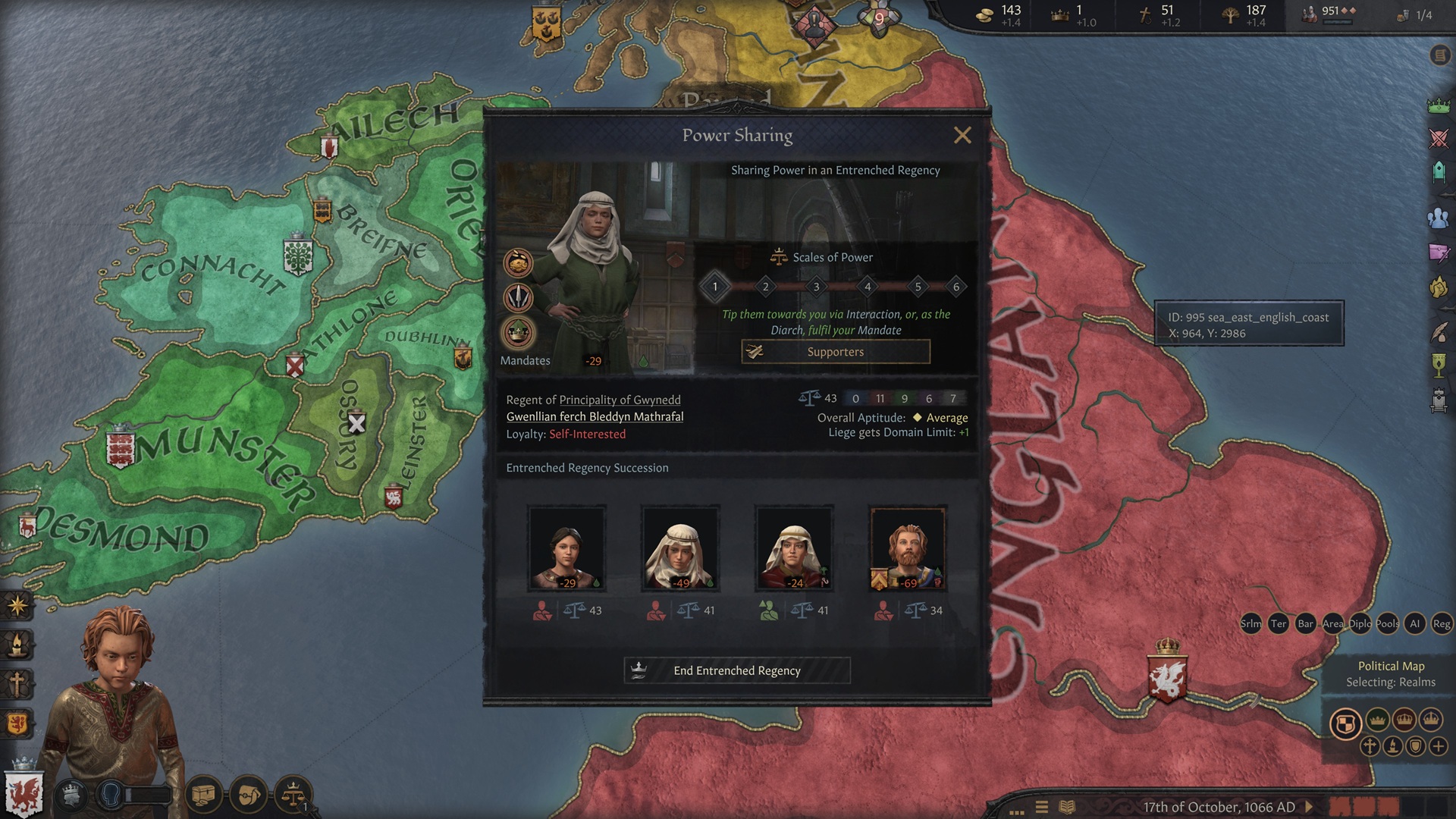The width and height of the screenshot is (1456, 819).
Task: Open the Military crossed swords menu
Action: tap(1438, 139)
